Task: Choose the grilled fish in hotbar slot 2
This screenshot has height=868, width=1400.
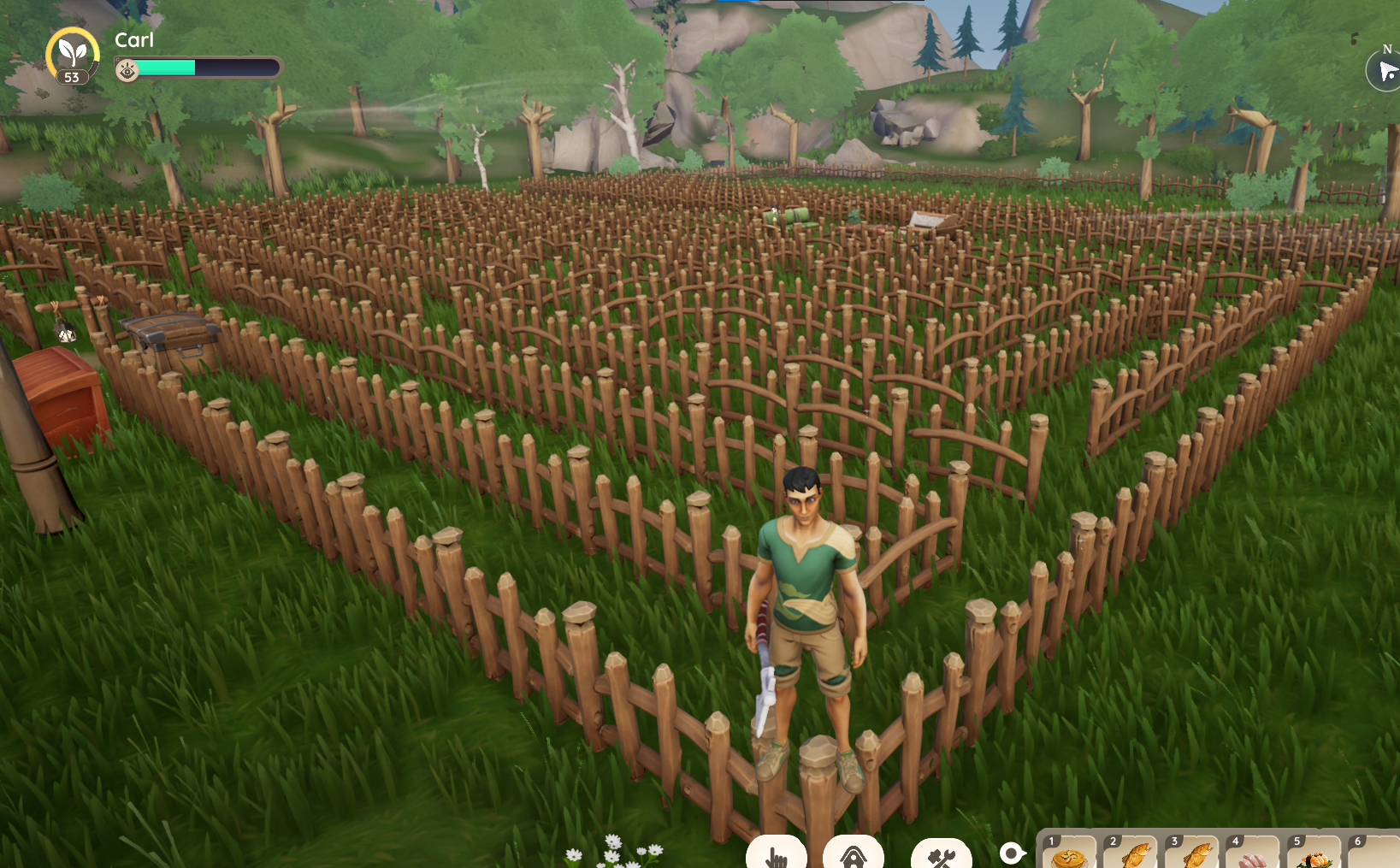Action: pyautogui.click(x=1131, y=854)
